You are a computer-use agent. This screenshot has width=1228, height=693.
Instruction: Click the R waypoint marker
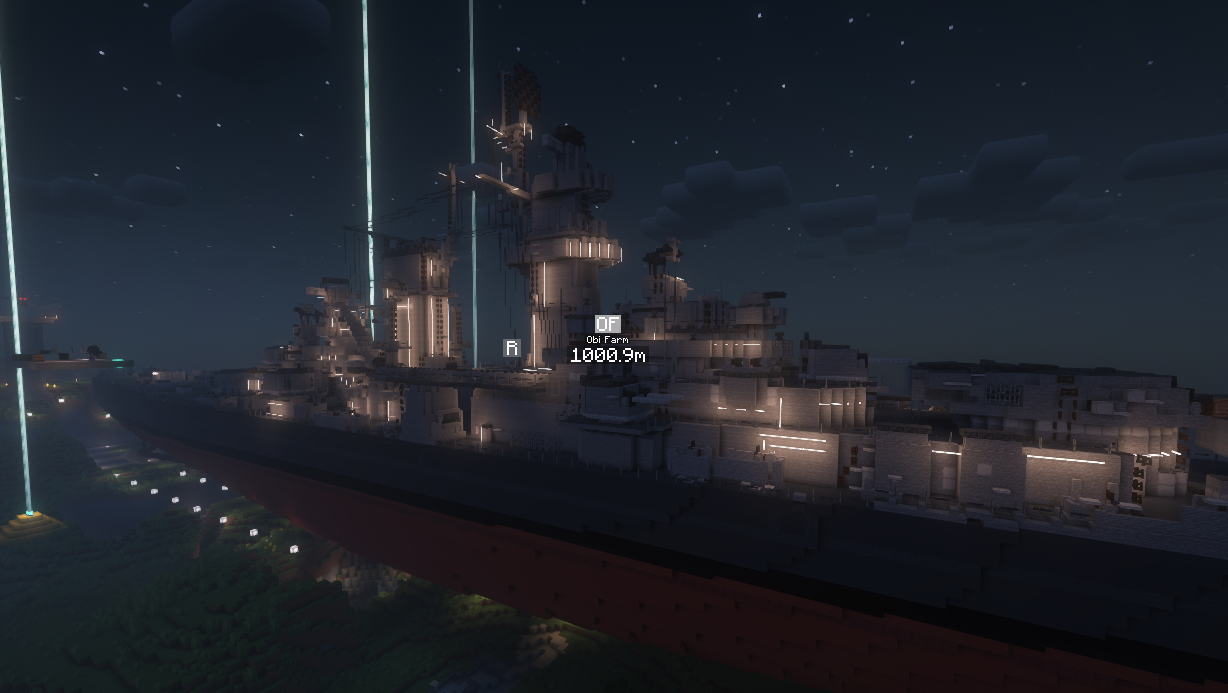(x=511, y=348)
